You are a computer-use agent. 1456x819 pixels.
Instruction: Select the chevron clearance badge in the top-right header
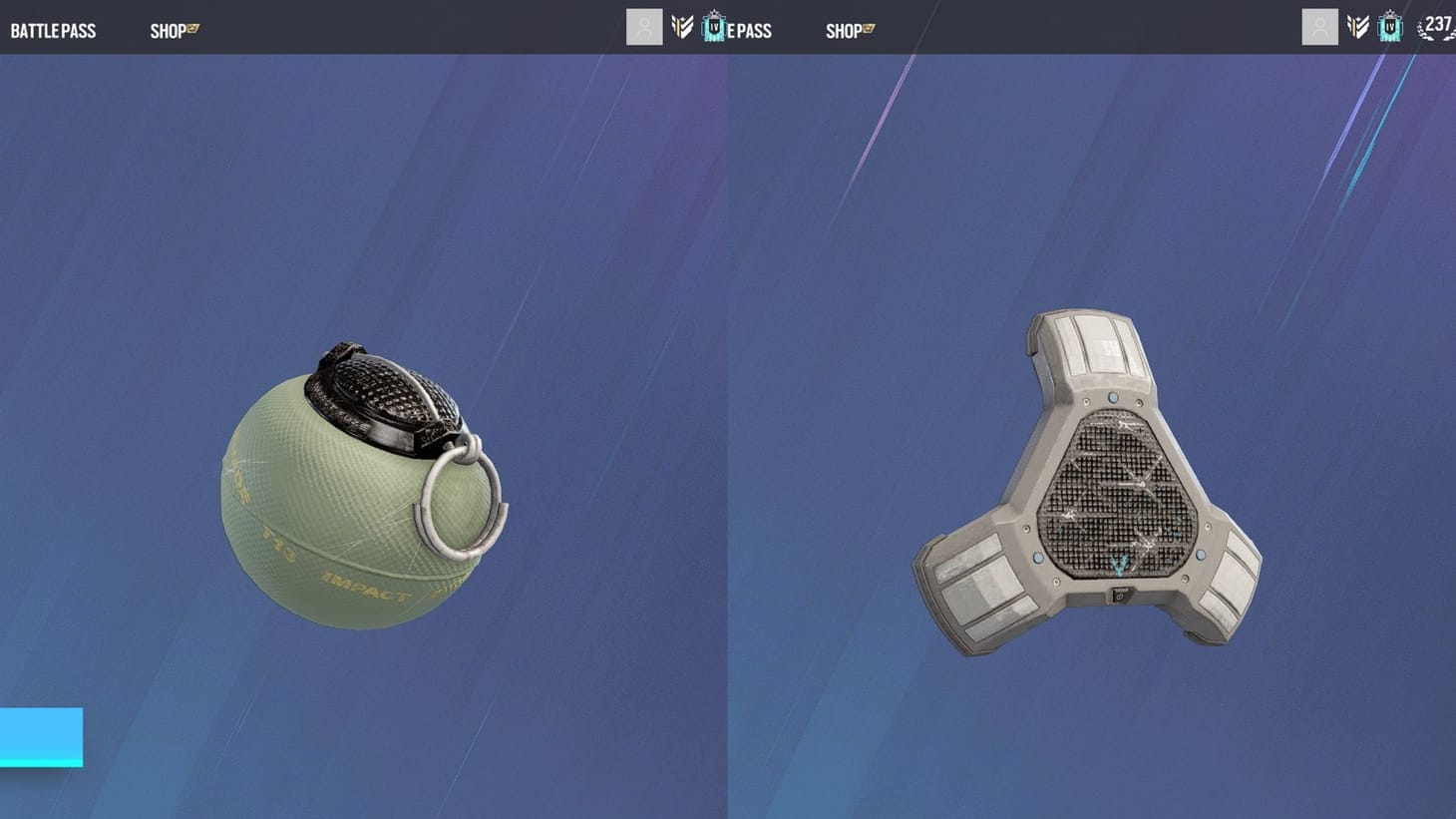click(x=1357, y=27)
